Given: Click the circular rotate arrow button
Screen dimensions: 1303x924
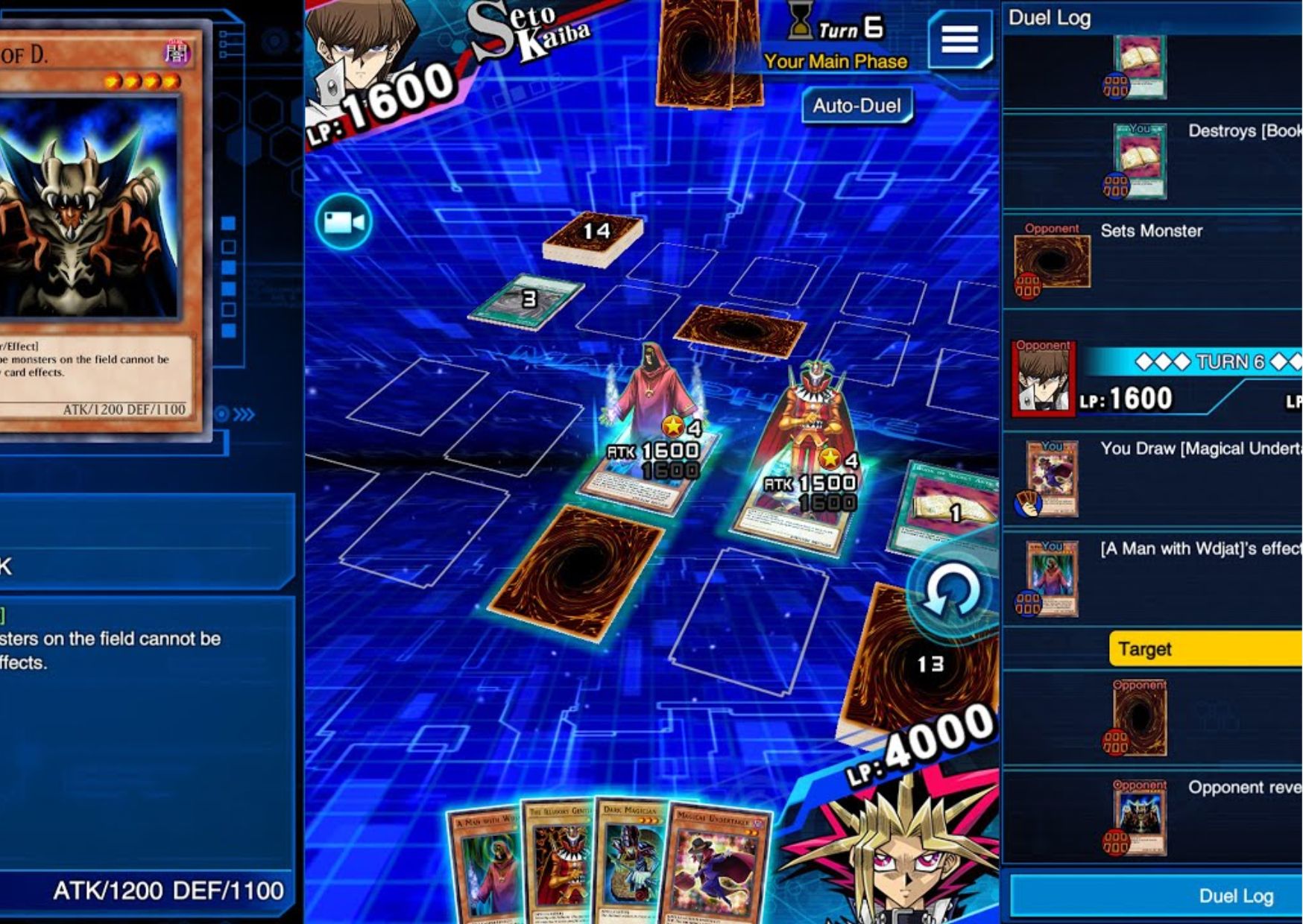Looking at the screenshot, I should [950, 592].
